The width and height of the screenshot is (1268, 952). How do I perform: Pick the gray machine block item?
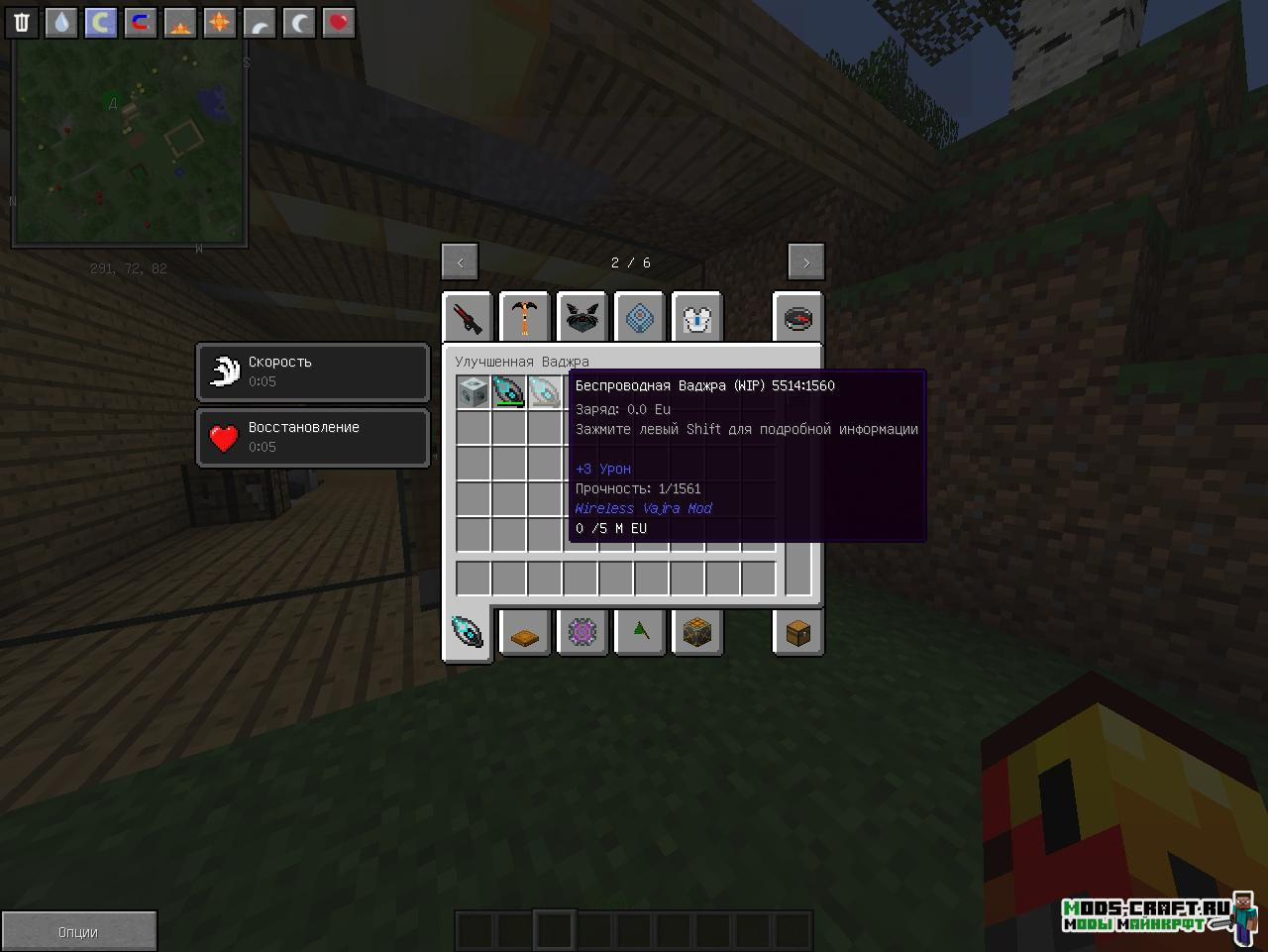[474, 391]
